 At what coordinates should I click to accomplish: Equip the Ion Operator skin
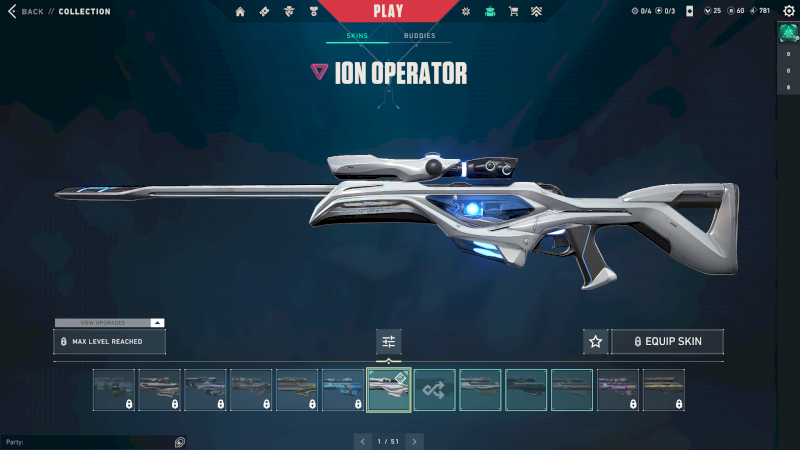(667, 342)
